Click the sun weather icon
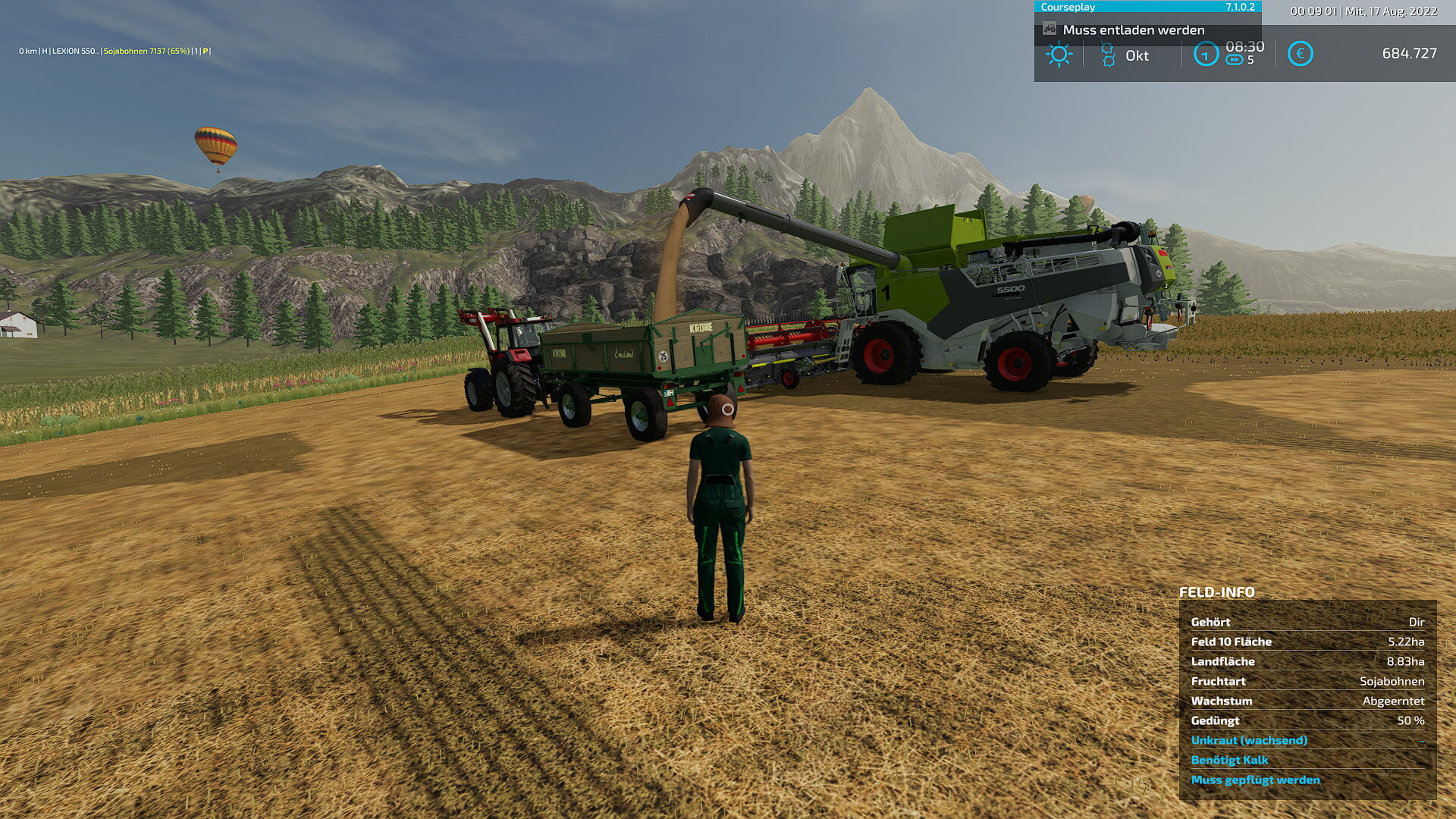This screenshot has height=819, width=1456. (x=1059, y=55)
